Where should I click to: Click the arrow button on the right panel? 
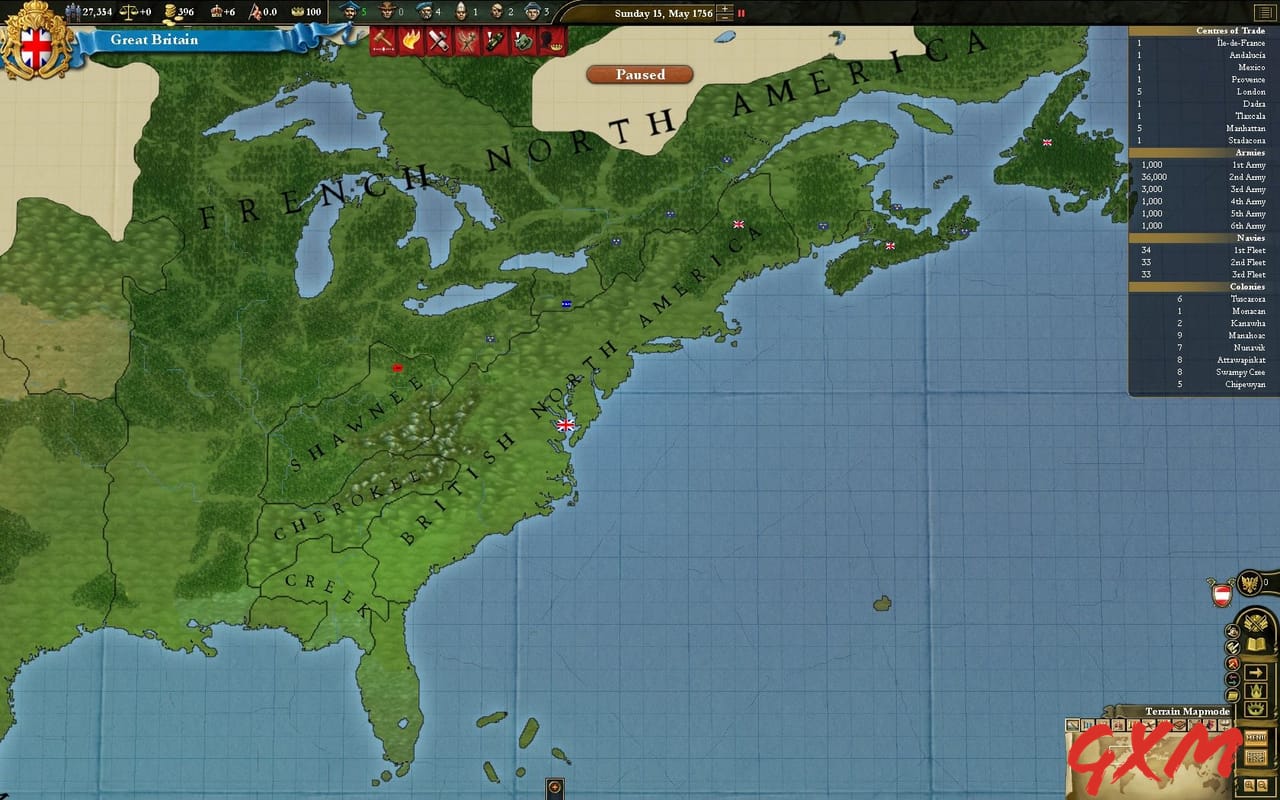pos(1255,672)
